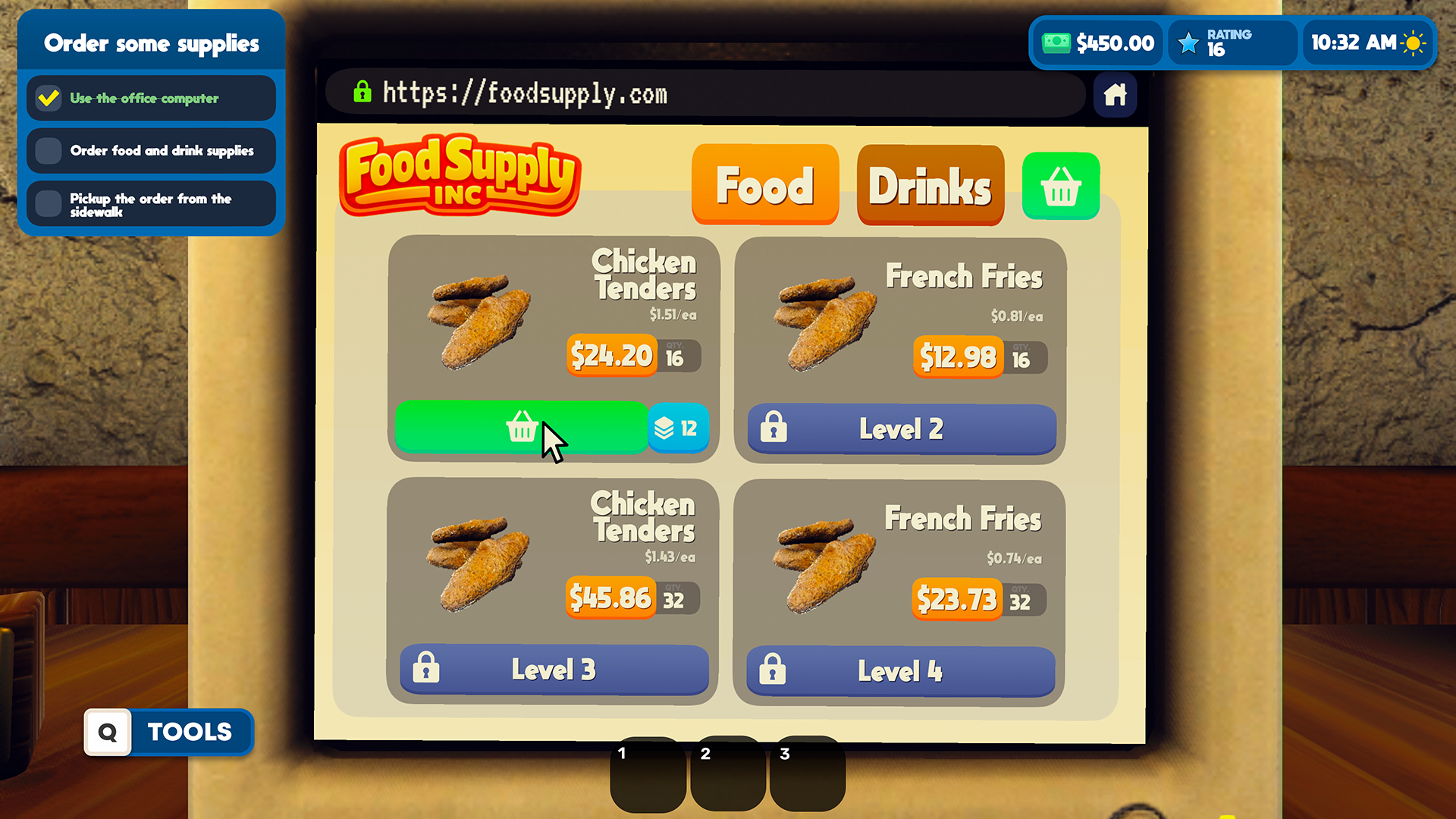Check the Pickup the order from sidewalk task
This screenshot has width=1456, height=819.
(x=49, y=204)
